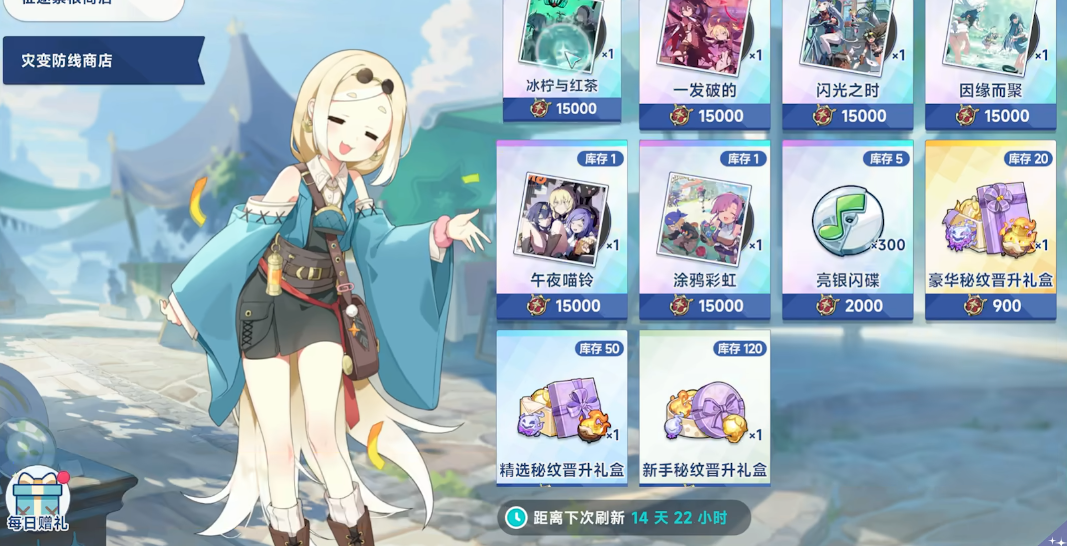1067x546 pixels.
Task: Pick the 闪光之时 item card
Action: 848,62
